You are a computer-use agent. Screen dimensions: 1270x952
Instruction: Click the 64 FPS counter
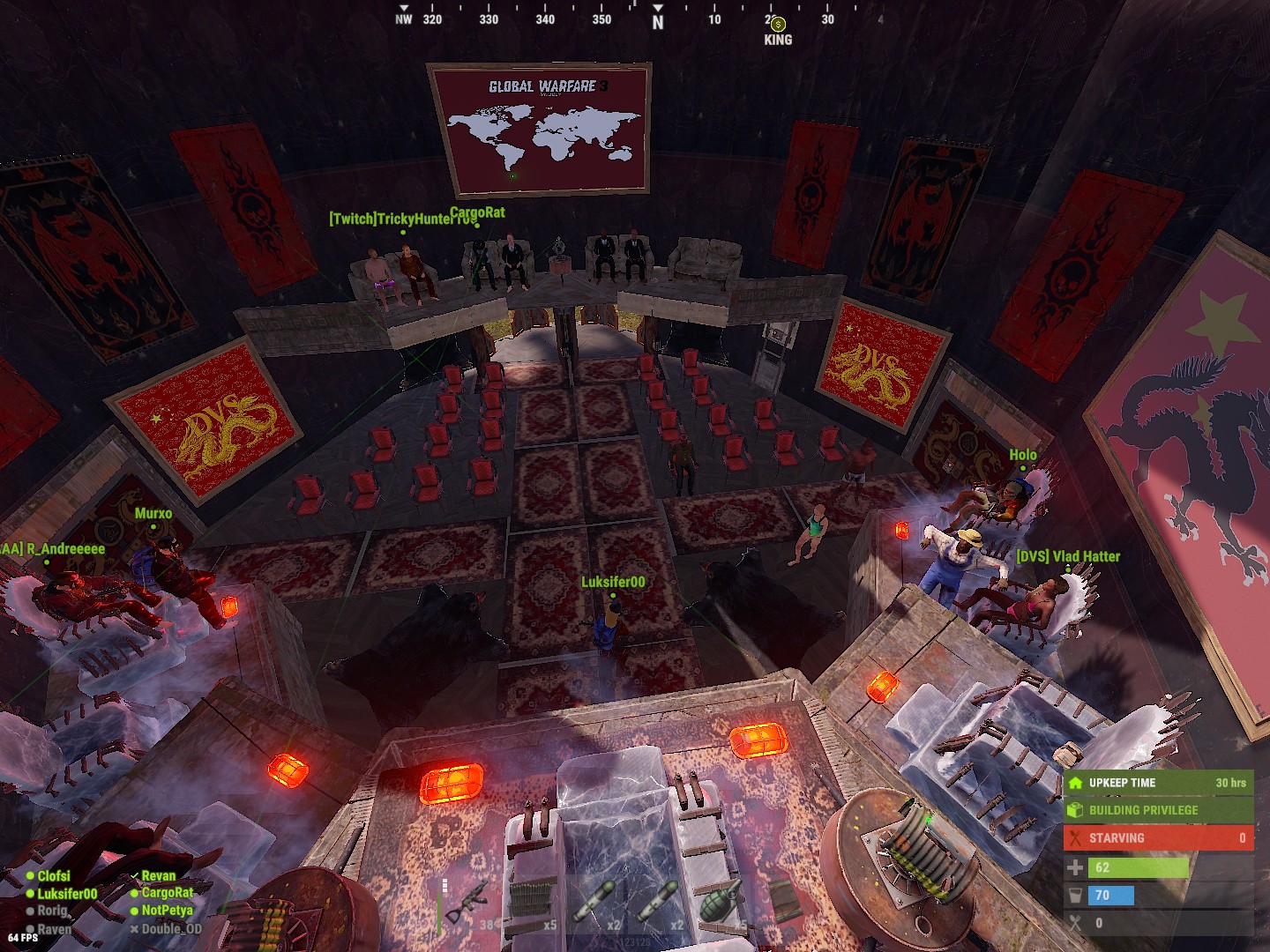click(23, 937)
